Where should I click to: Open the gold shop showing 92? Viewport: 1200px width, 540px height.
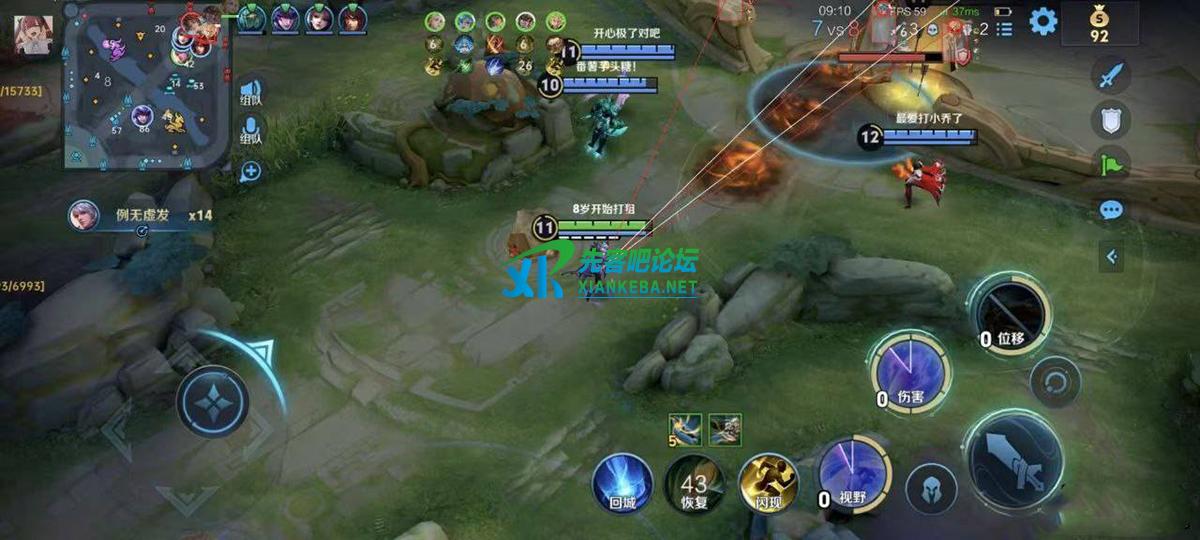tap(1099, 24)
